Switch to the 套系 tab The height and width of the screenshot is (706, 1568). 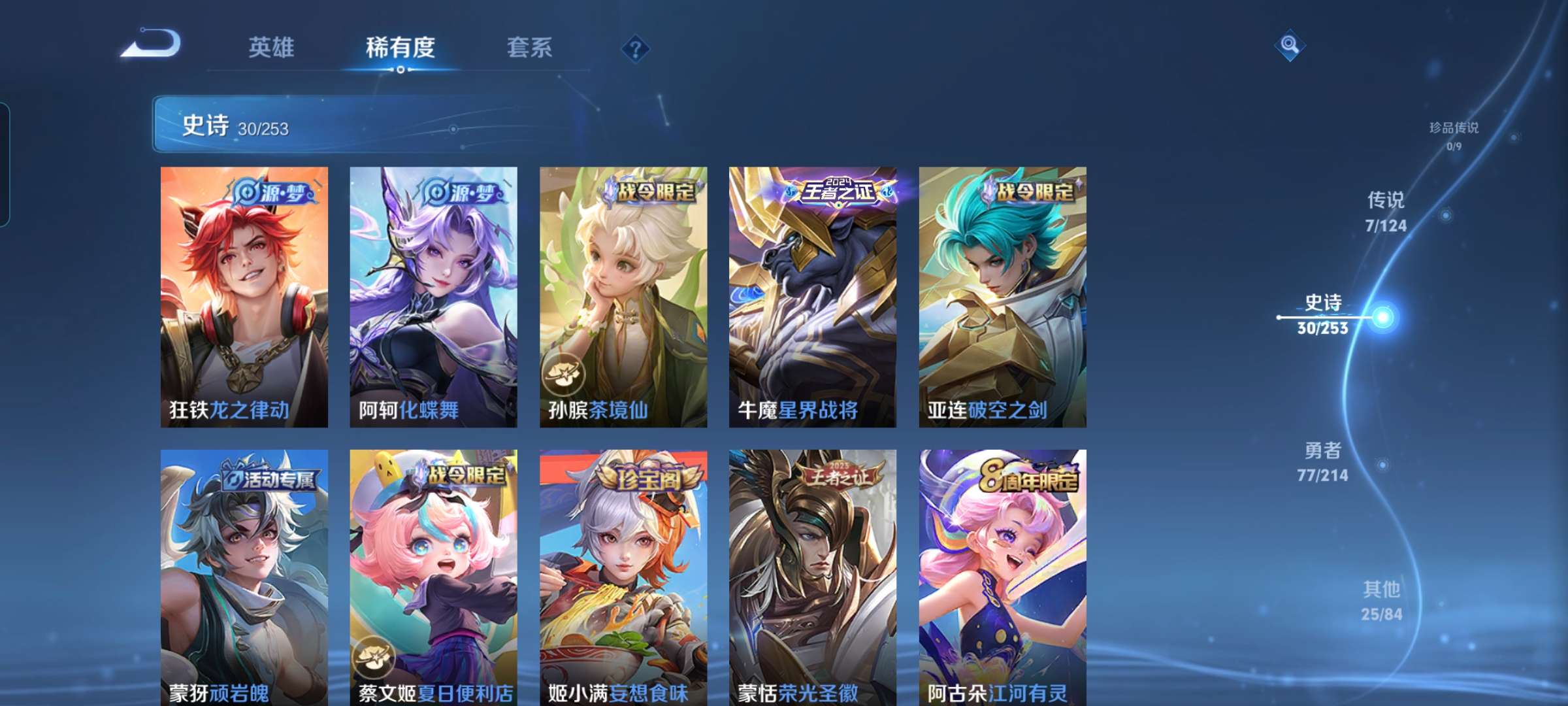529,47
